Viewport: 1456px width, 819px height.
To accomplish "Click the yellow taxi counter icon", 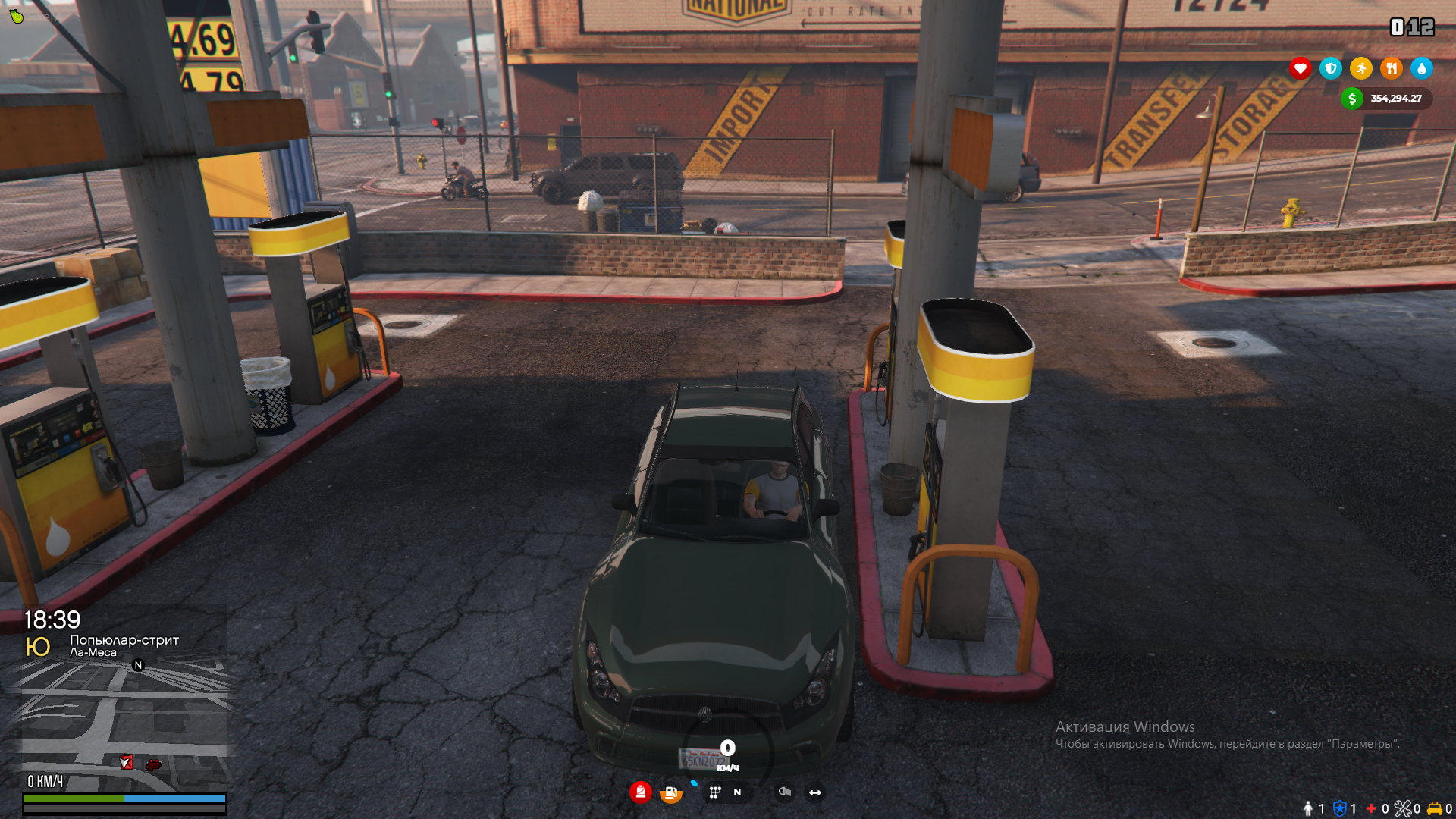I will [1435, 808].
